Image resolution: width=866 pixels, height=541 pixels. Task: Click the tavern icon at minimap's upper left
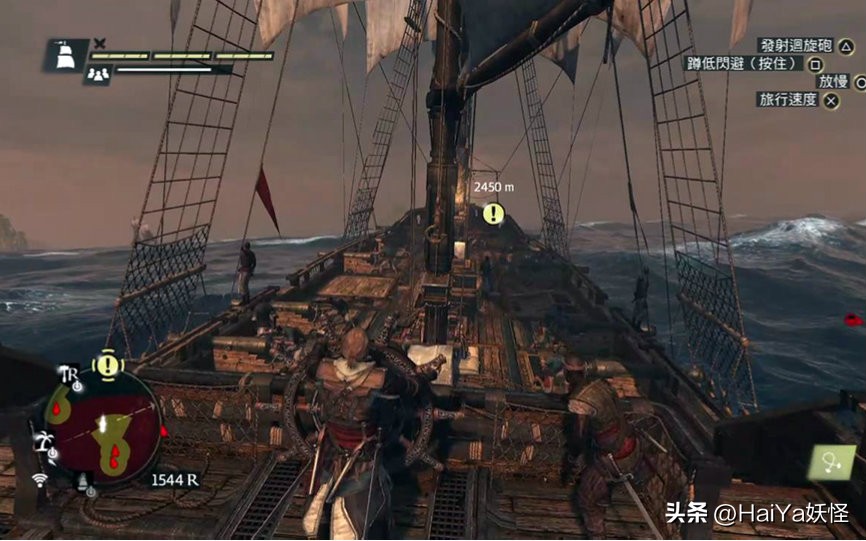coord(69,375)
